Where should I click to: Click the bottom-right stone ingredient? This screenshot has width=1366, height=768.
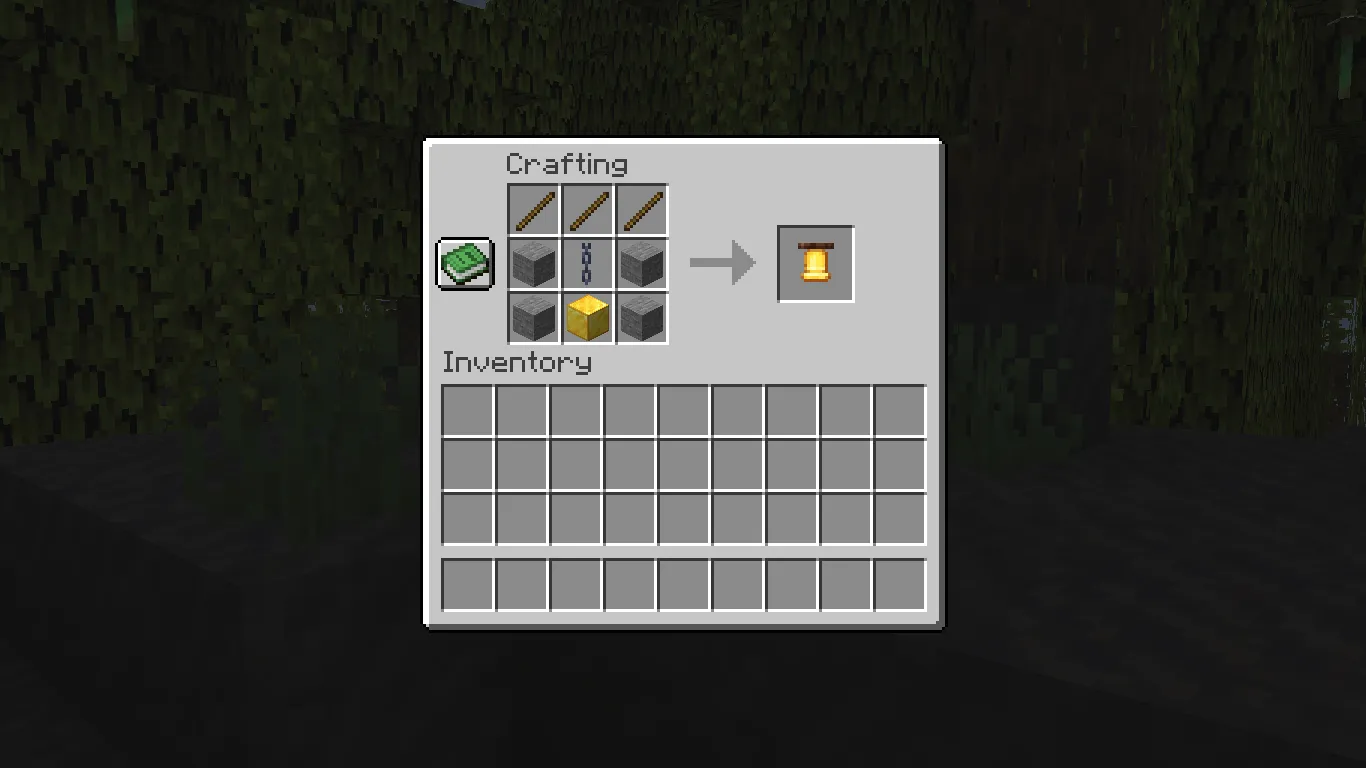click(x=643, y=318)
